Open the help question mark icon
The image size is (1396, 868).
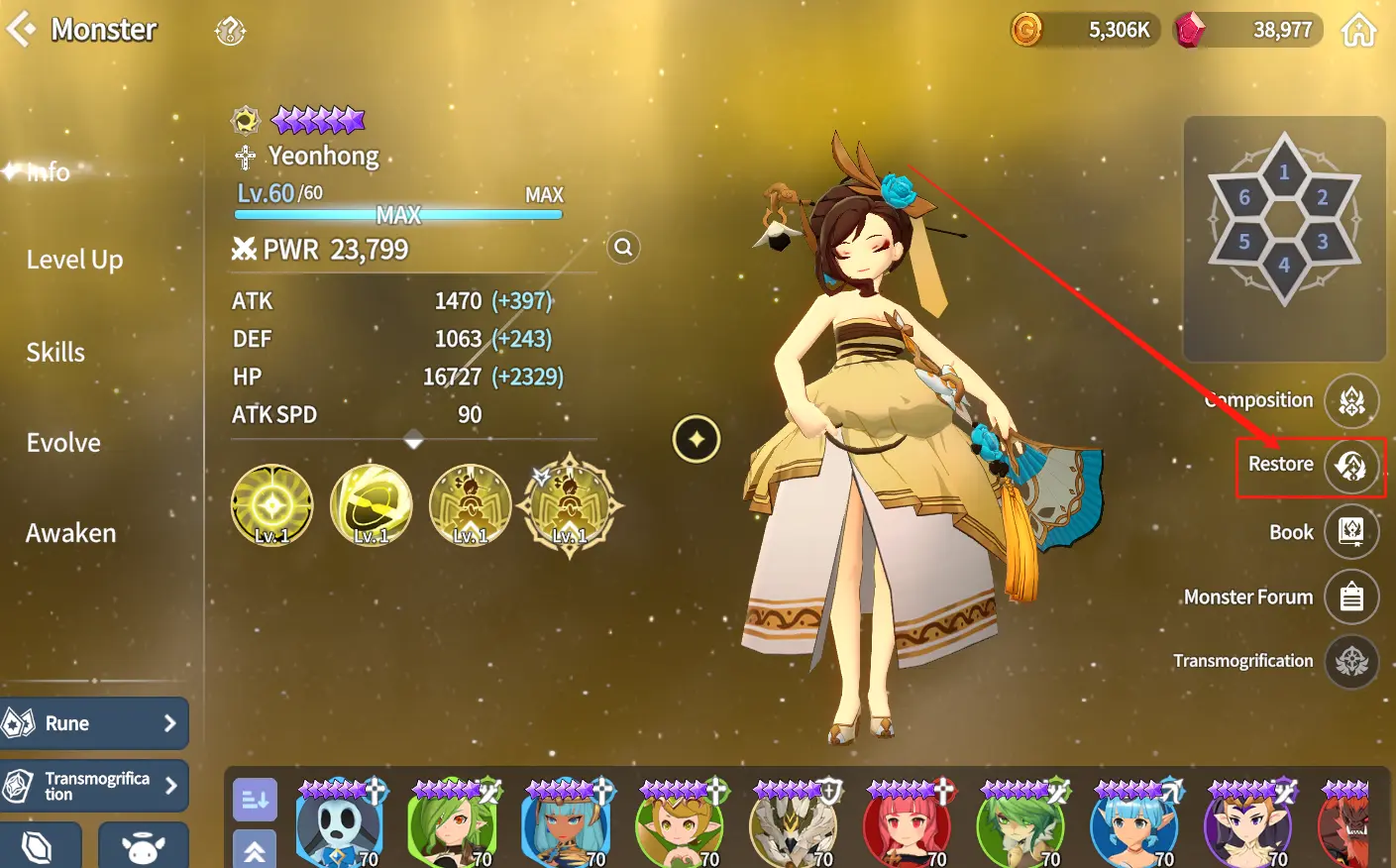(230, 32)
